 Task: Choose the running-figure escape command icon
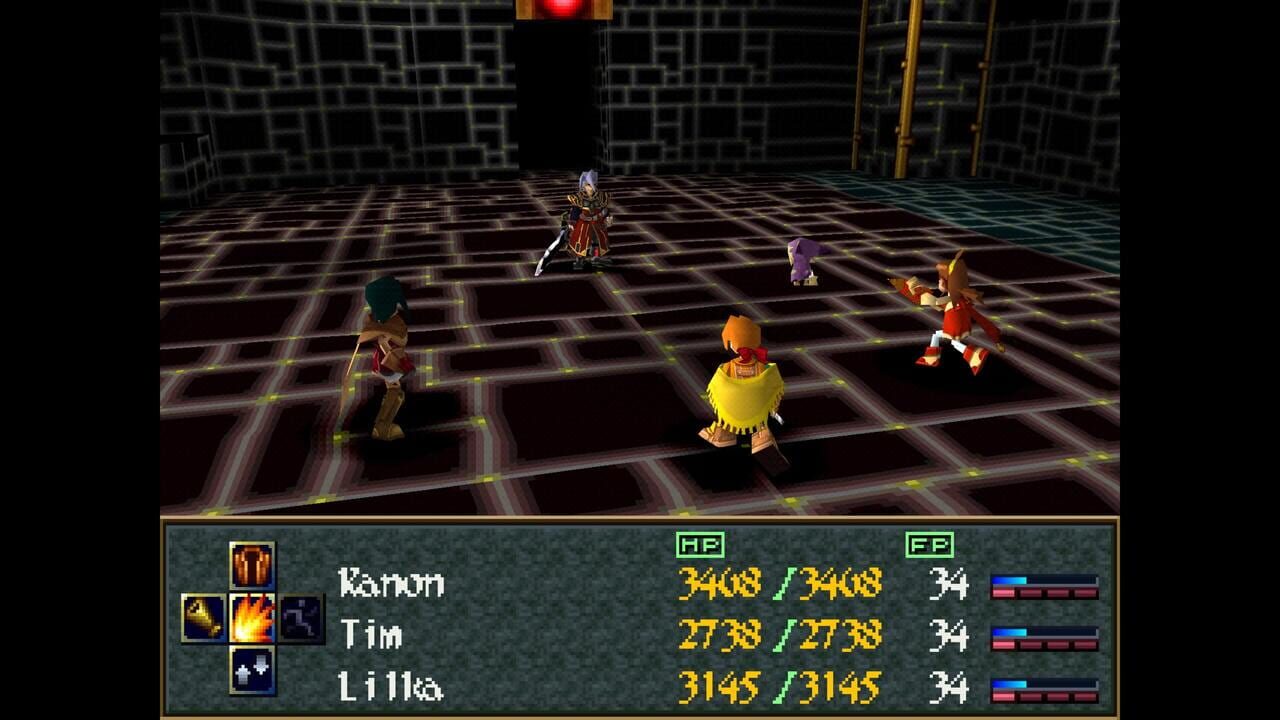click(x=303, y=617)
